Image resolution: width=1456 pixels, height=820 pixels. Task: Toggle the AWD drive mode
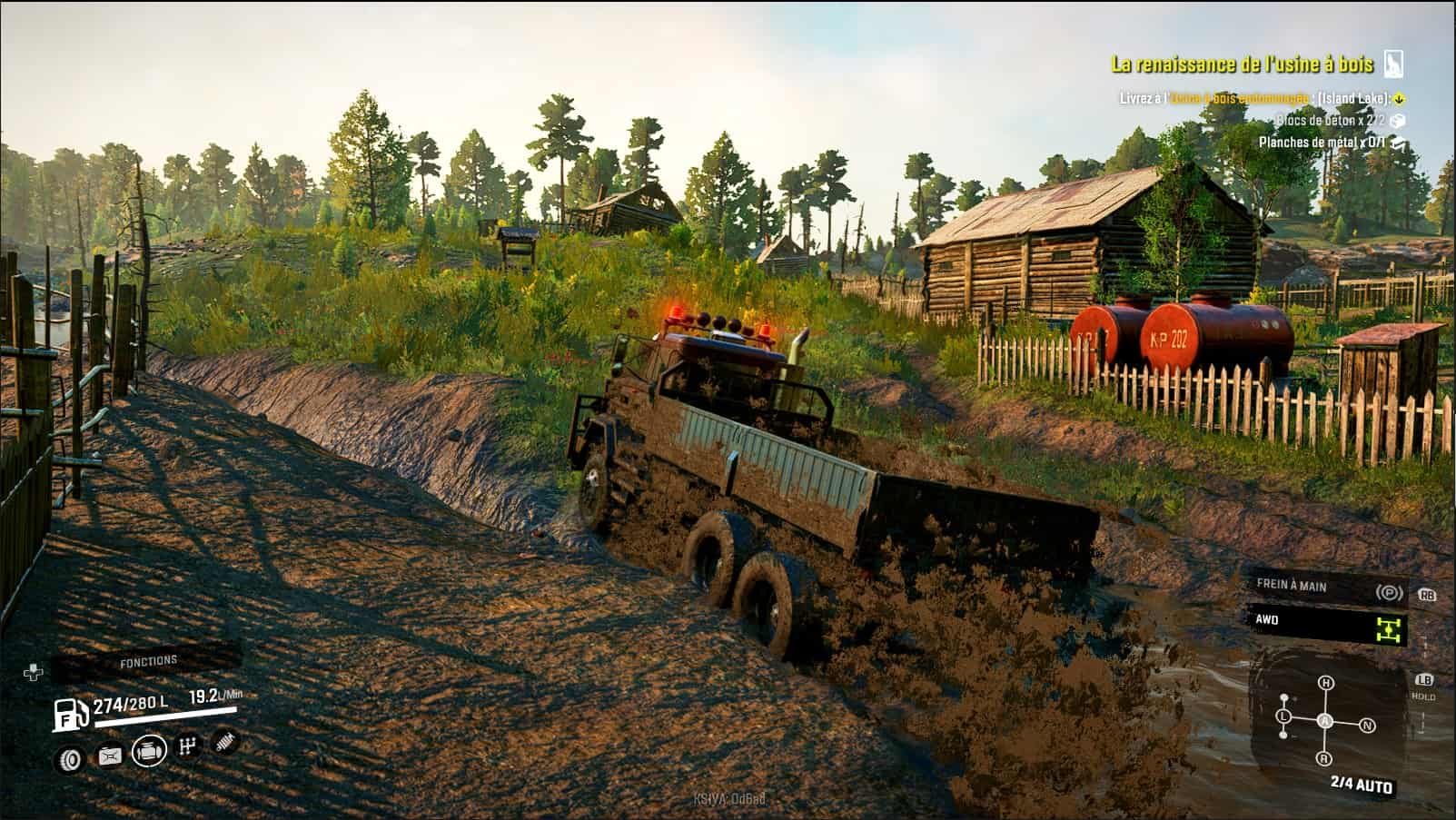tap(1327, 623)
